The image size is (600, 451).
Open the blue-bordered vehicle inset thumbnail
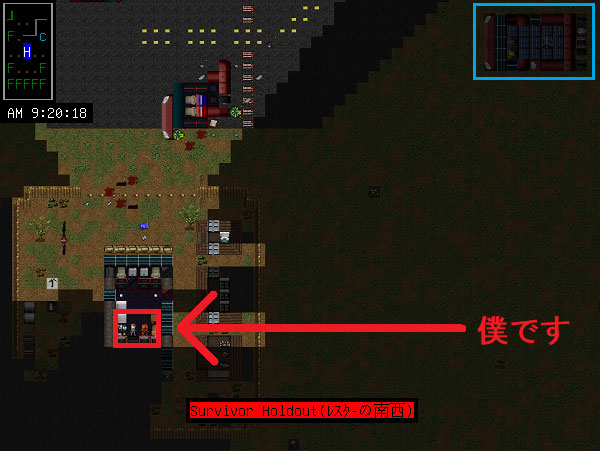[x=533, y=40]
